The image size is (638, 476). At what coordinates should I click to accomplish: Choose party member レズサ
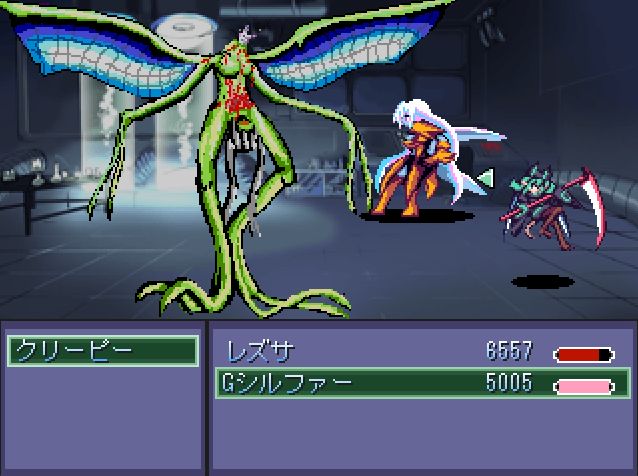tap(420, 352)
